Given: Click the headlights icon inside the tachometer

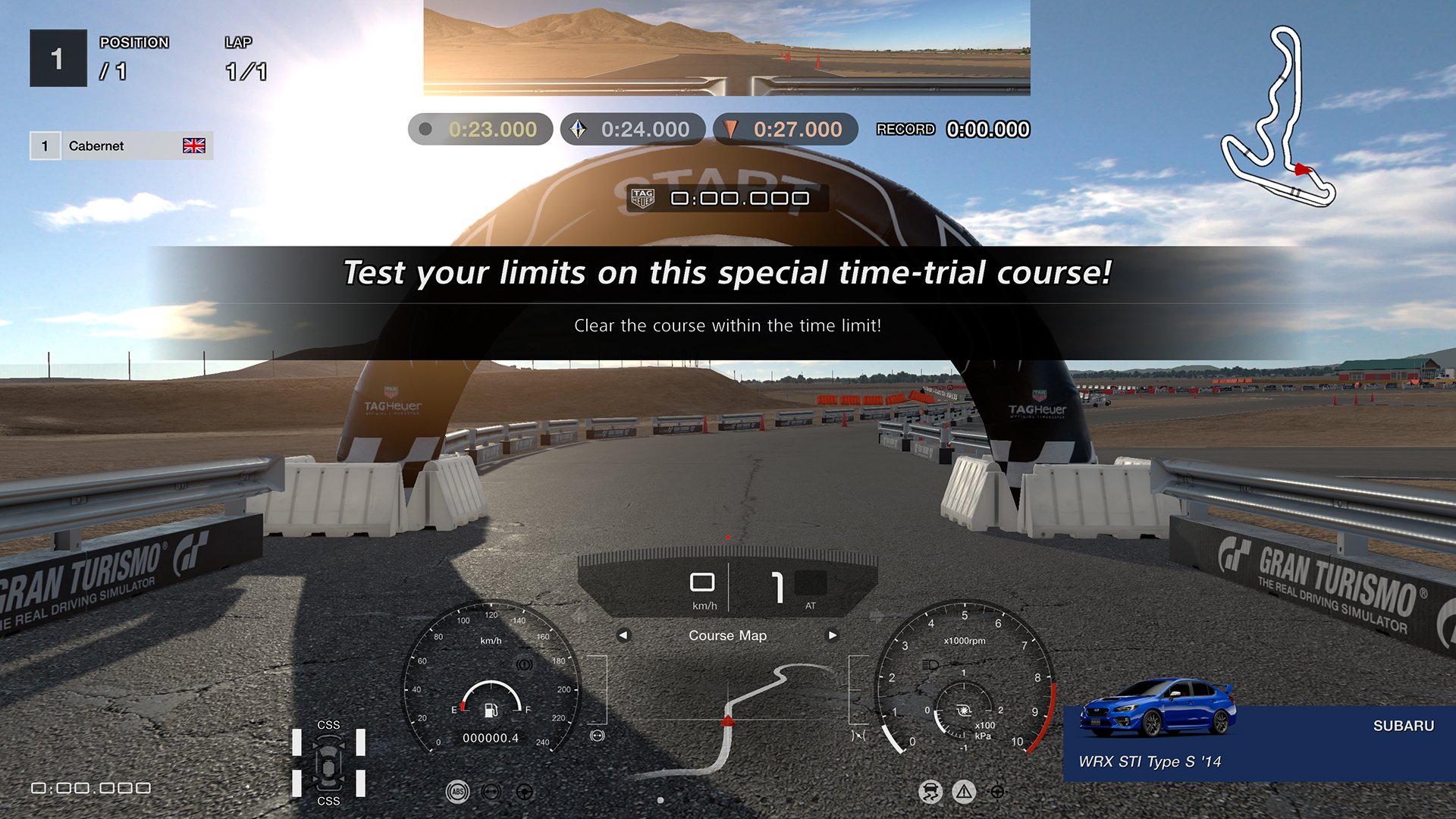Looking at the screenshot, I should [x=930, y=664].
